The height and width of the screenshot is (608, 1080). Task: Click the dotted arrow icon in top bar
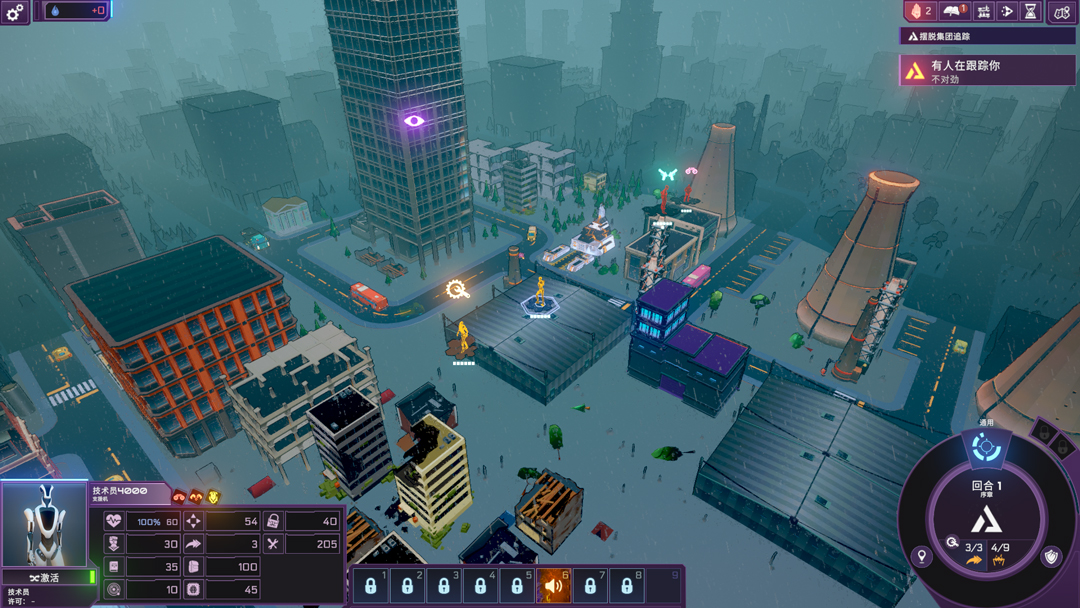coord(1007,11)
